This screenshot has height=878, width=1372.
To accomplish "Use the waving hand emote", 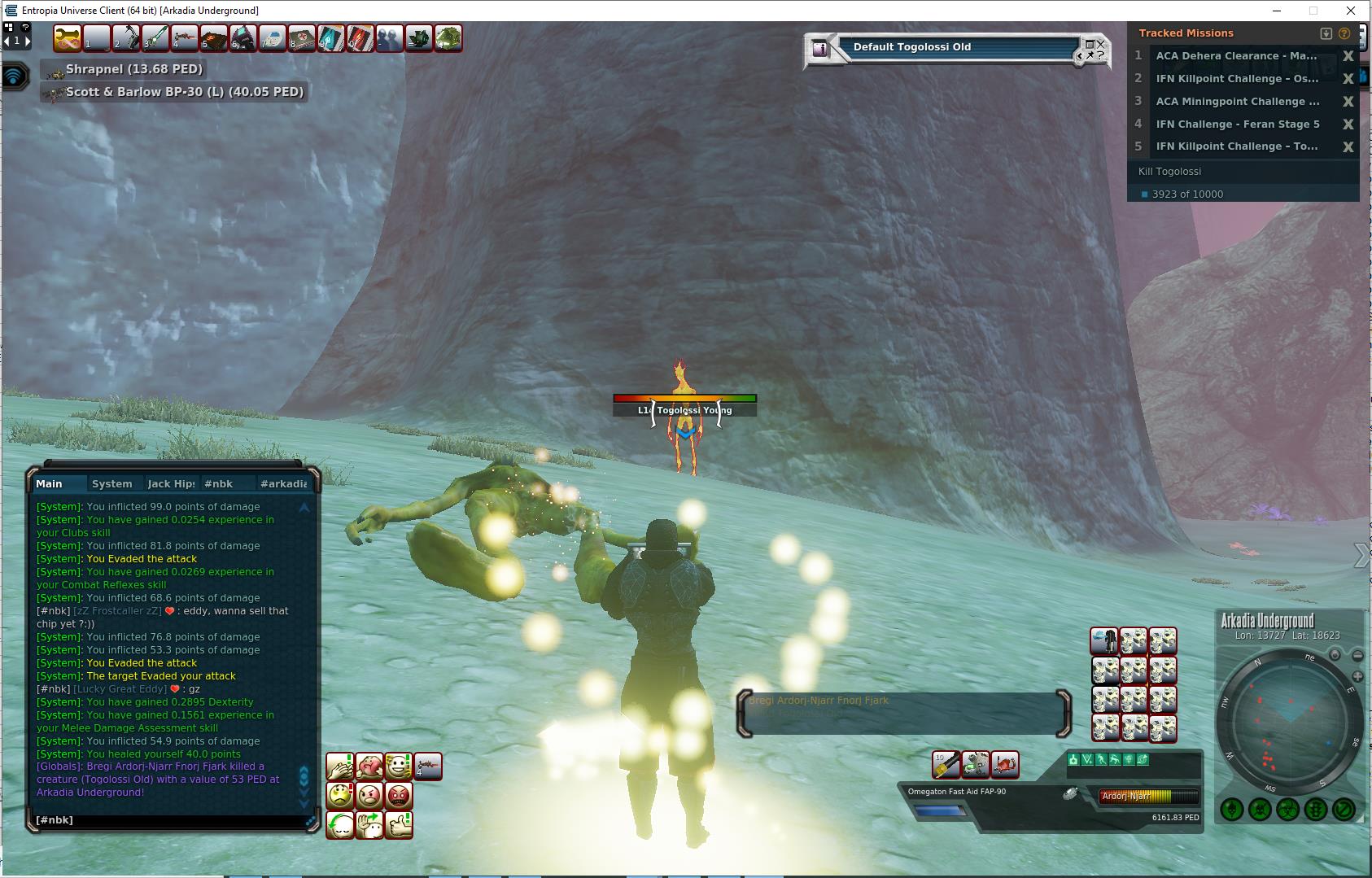I will [369, 824].
